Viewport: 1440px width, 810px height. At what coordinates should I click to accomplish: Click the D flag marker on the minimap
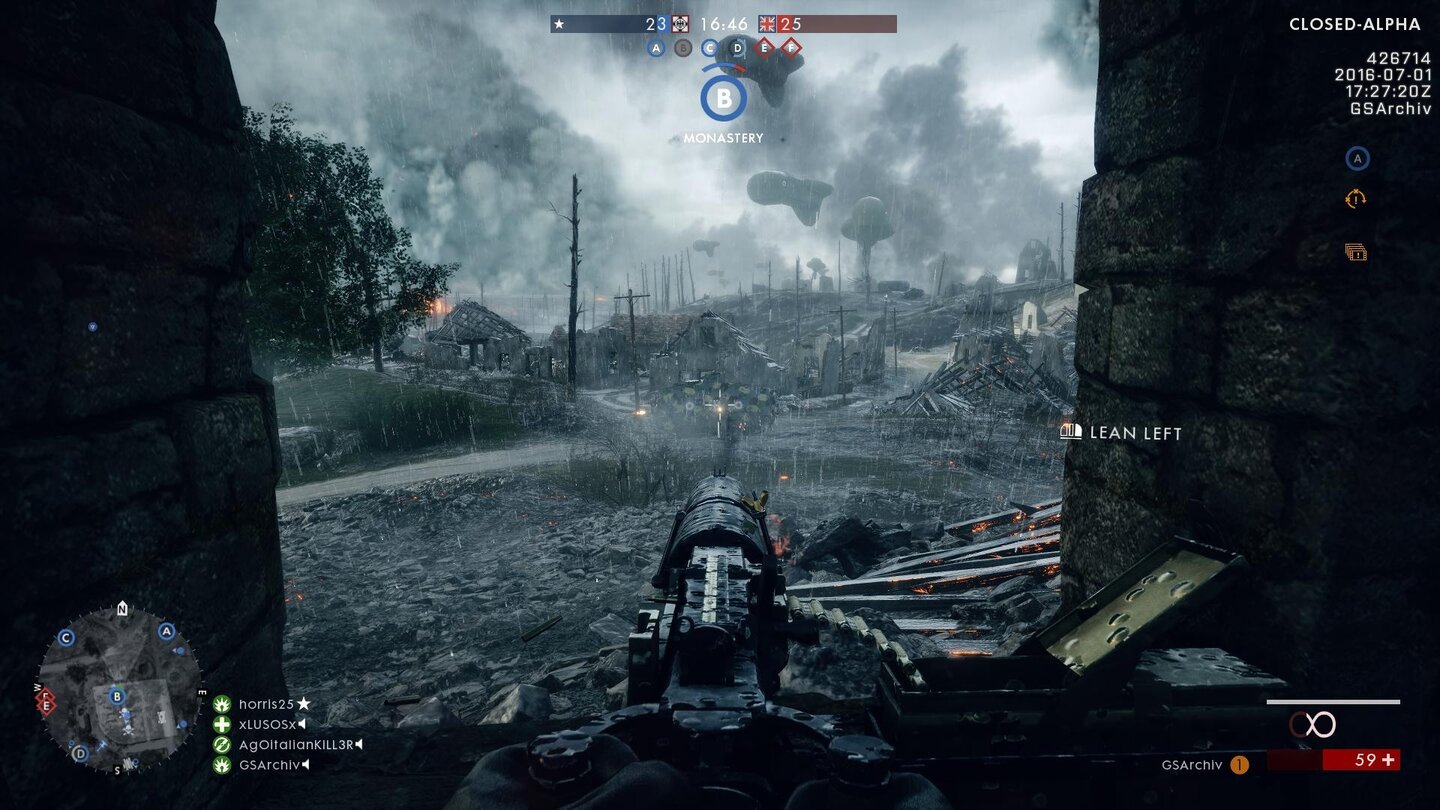pos(80,753)
